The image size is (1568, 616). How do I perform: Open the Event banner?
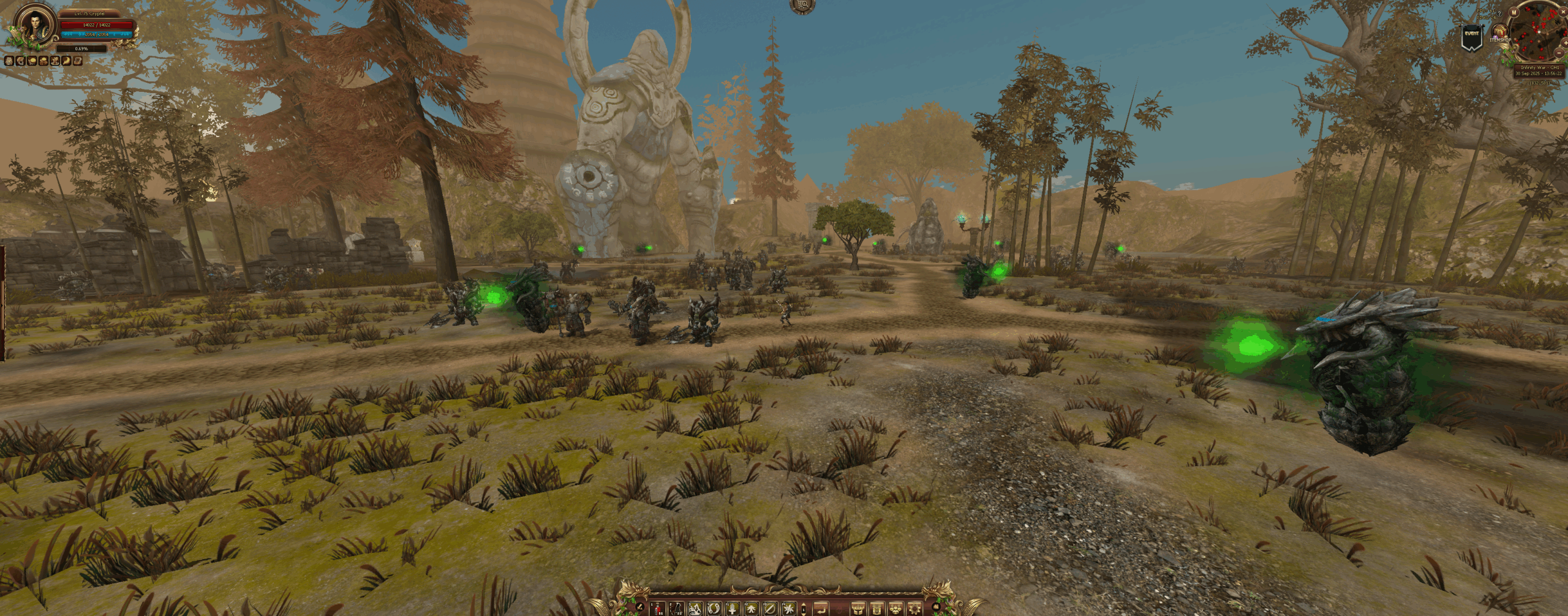[1472, 37]
